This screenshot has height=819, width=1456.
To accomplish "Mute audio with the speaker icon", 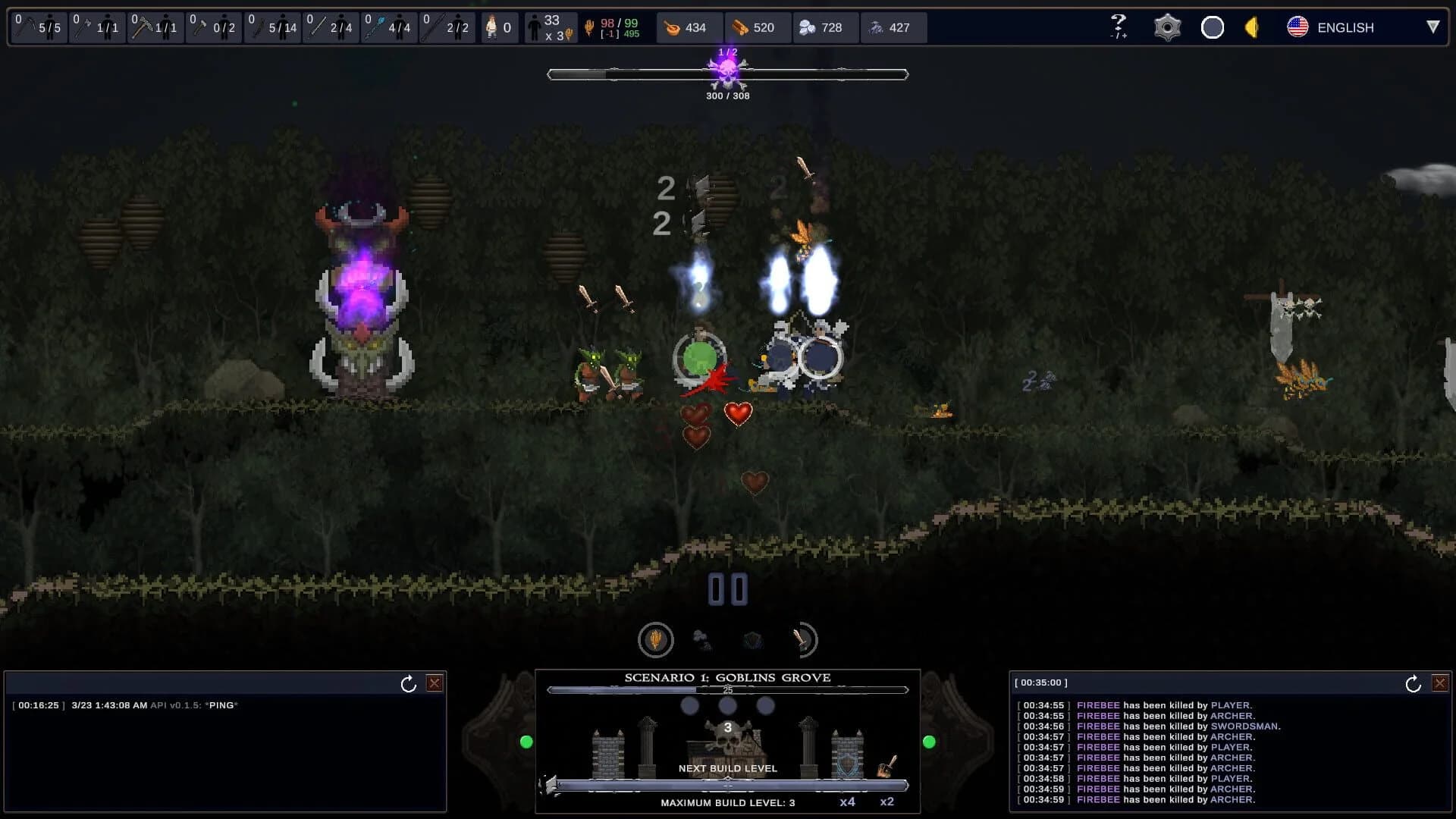I will pos(1250,27).
